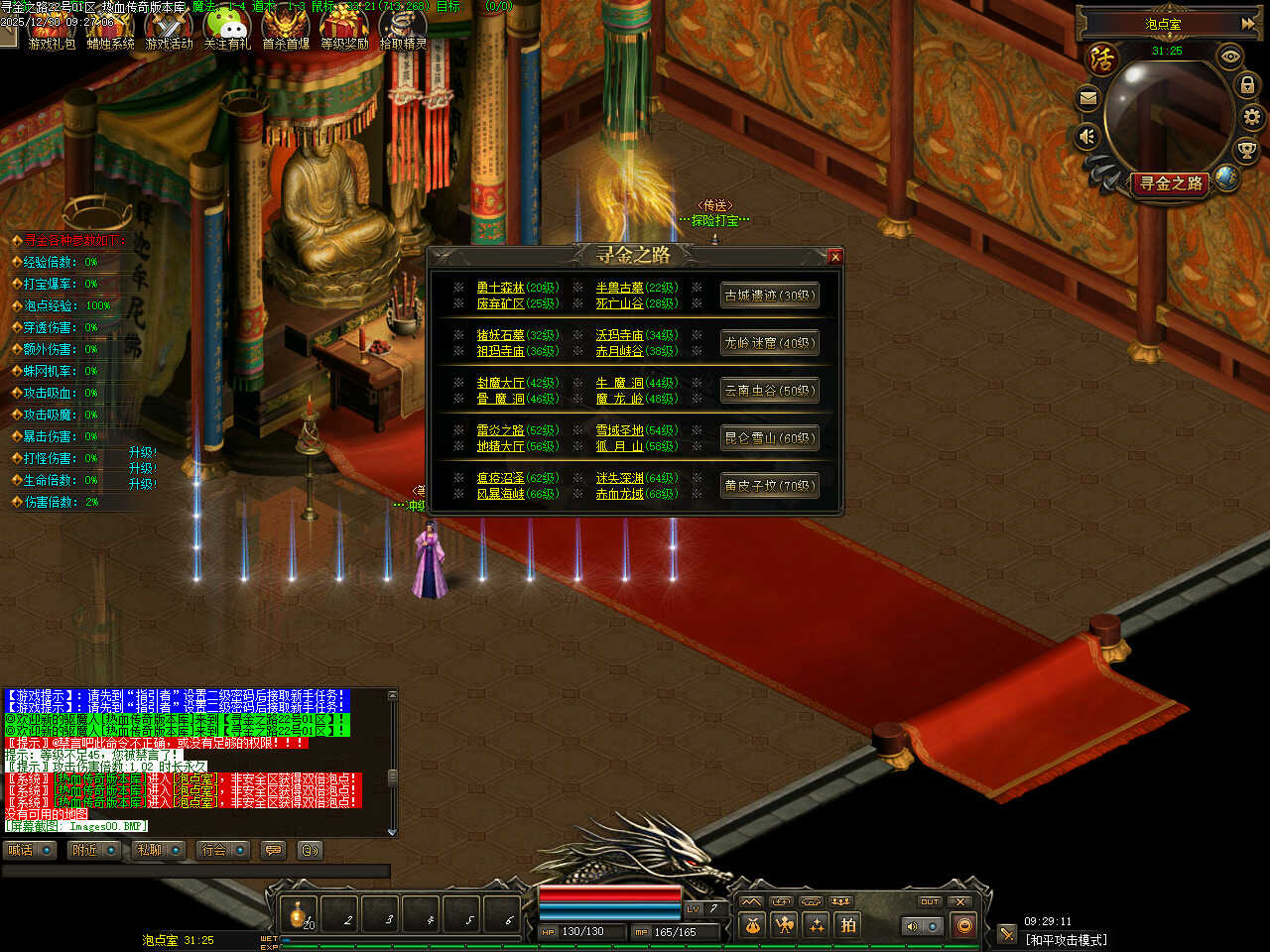
Task: Use the potion in hotbar slot one
Action: click(x=298, y=913)
